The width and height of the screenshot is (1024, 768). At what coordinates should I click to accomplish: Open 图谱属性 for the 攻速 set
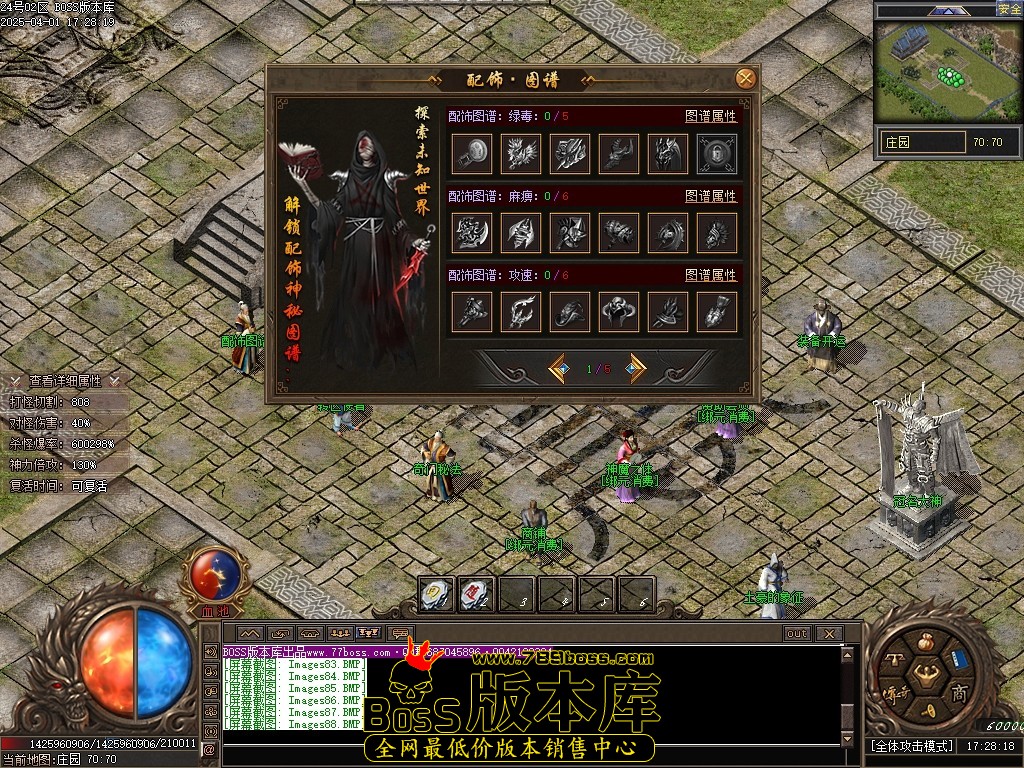(710, 275)
